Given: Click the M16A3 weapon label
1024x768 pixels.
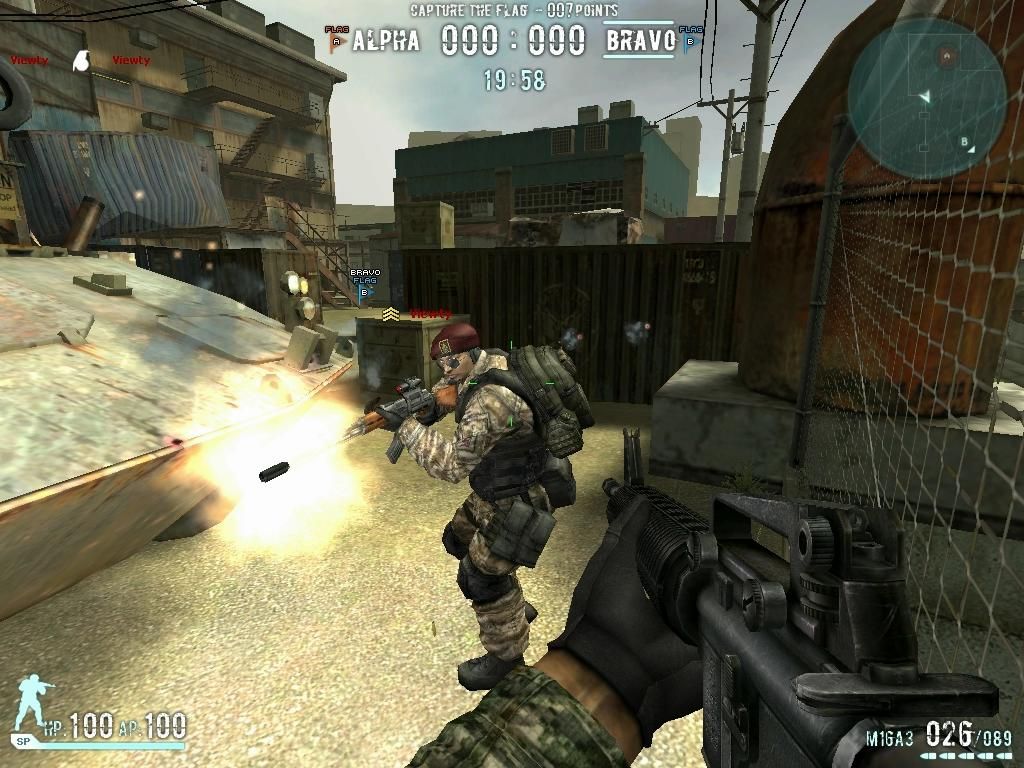Looking at the screenshot, I should [x=889, y=738].
